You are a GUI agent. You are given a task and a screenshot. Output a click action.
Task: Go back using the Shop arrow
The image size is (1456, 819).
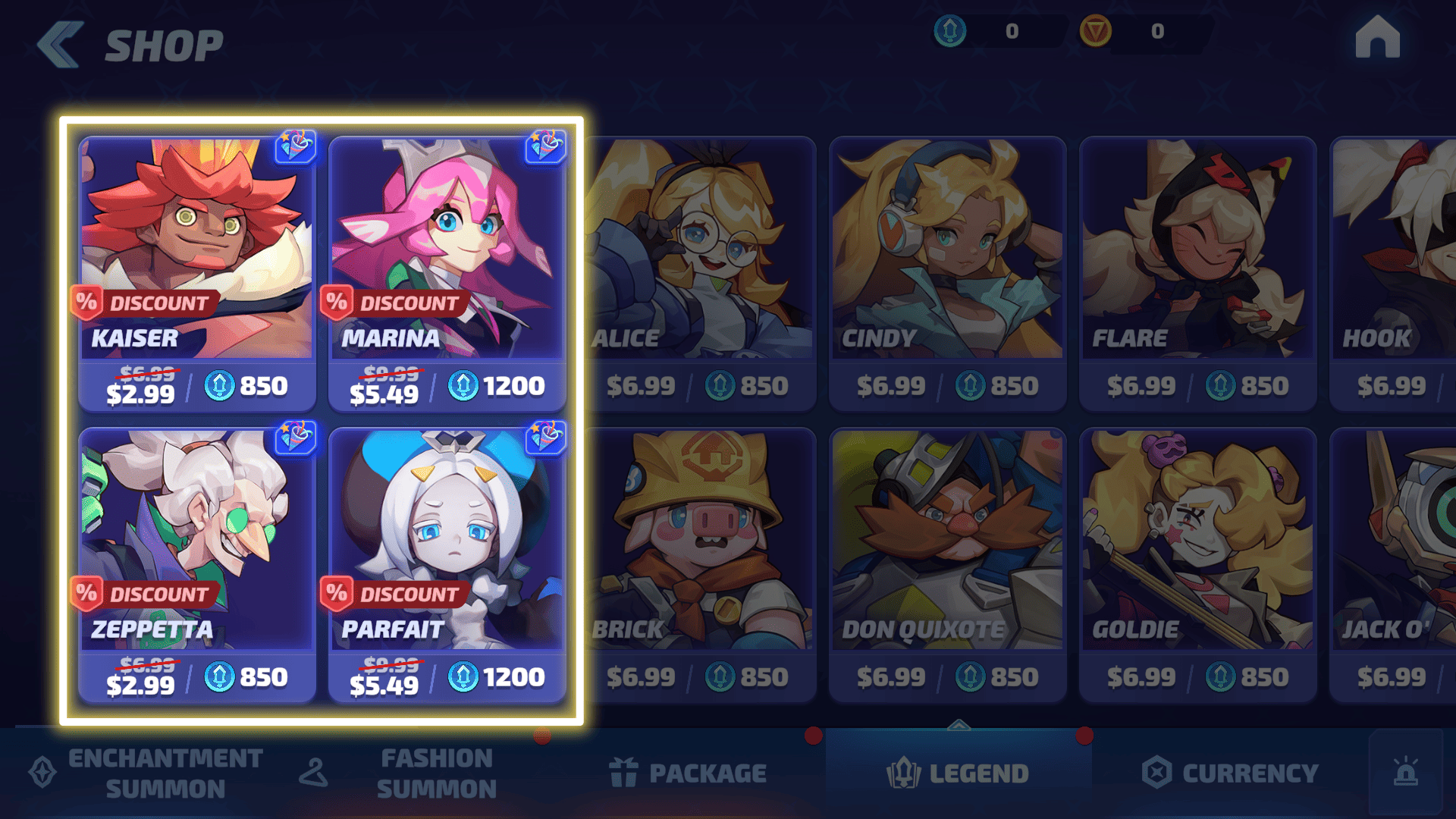(61, 45)
